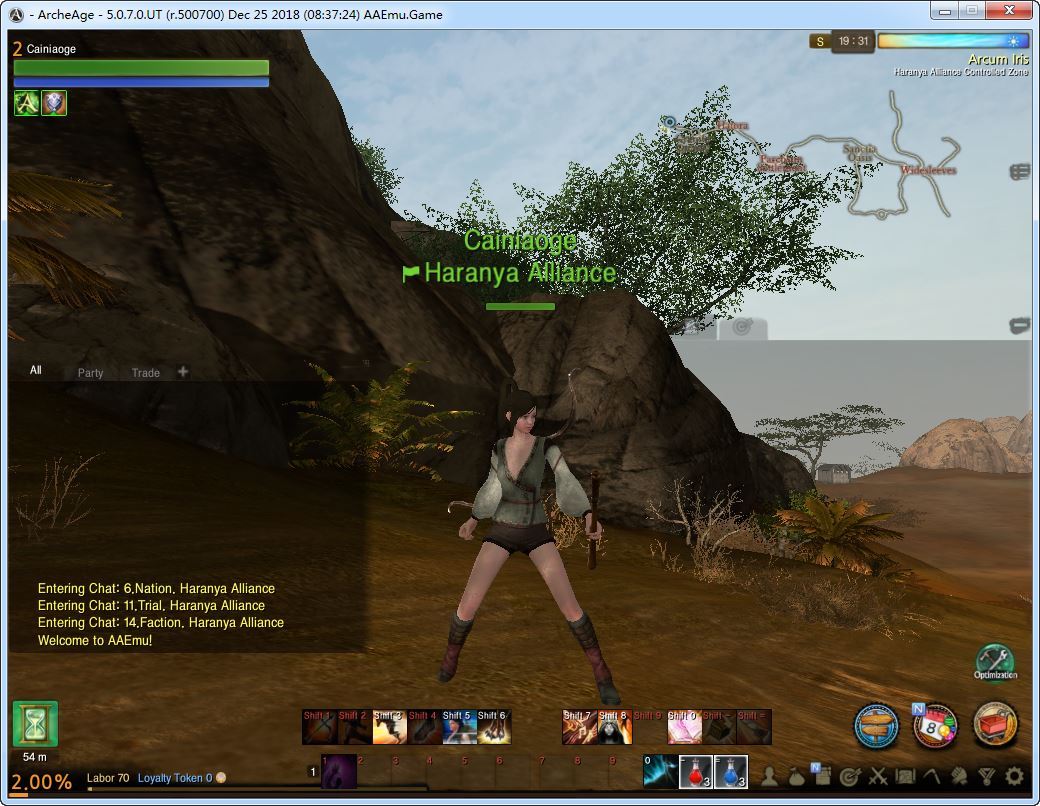Viewport: 1040px width, 806px height.
Task: Click the hourglass icon above 54 m
Action: (x=35, y=724)
